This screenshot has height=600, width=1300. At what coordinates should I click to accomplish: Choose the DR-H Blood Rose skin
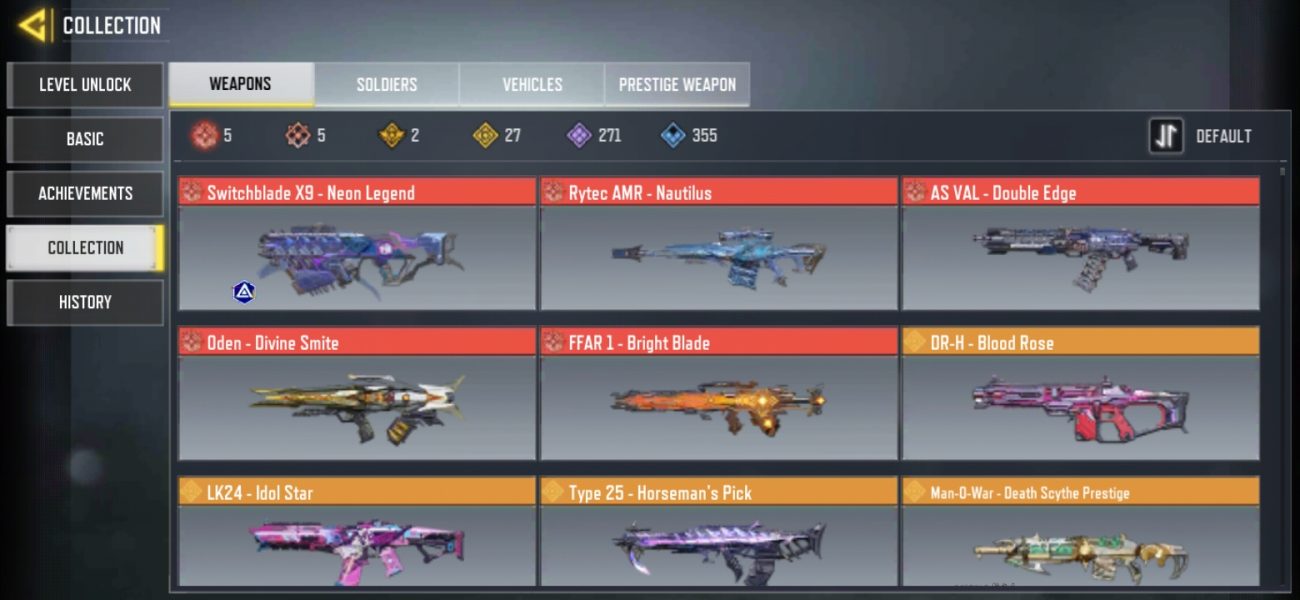1080,395
